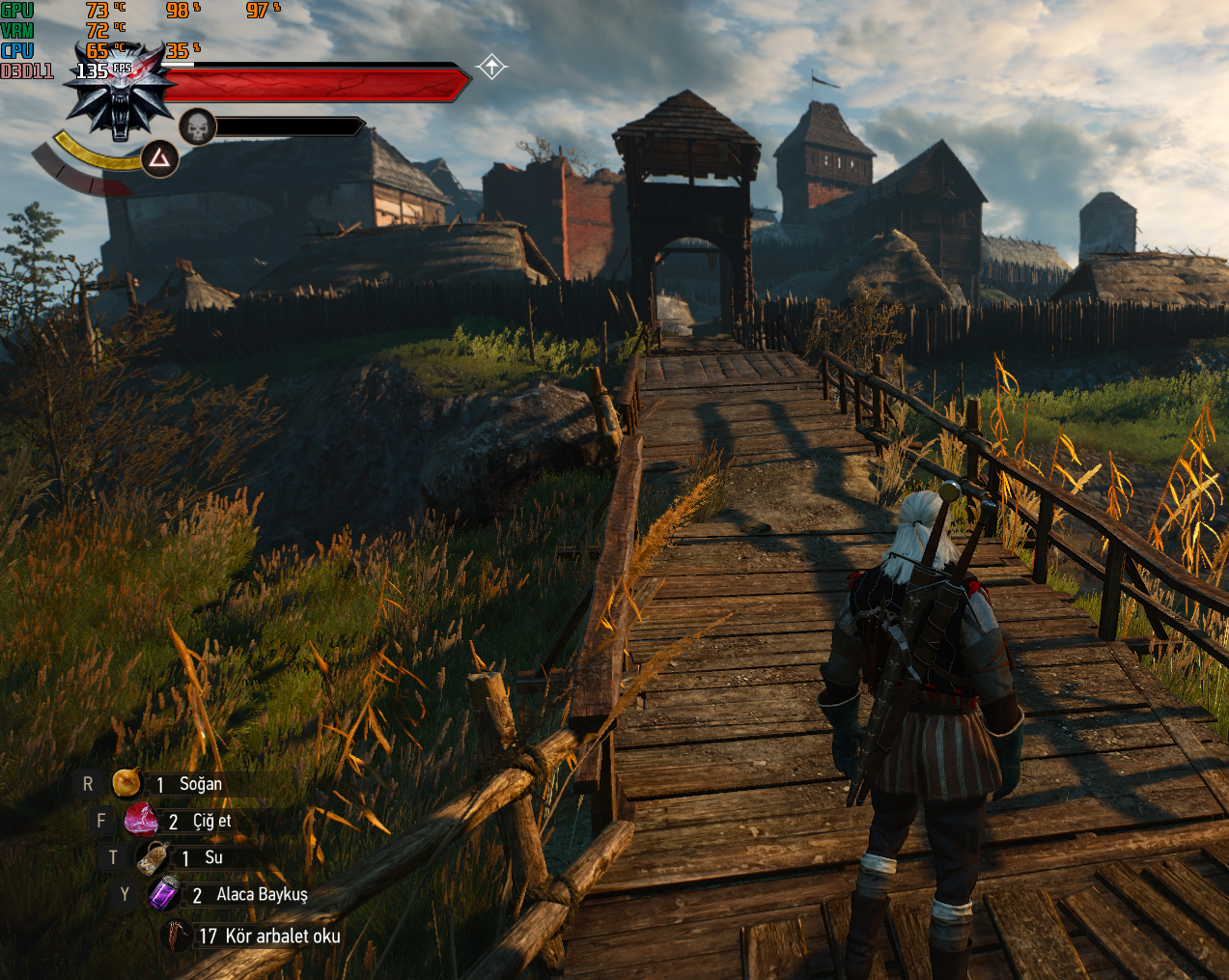Image resolution: width=1229 pixels, height=980 pixels.
Task: Use the Soğan onion quick slot
Action: [126, 783]
